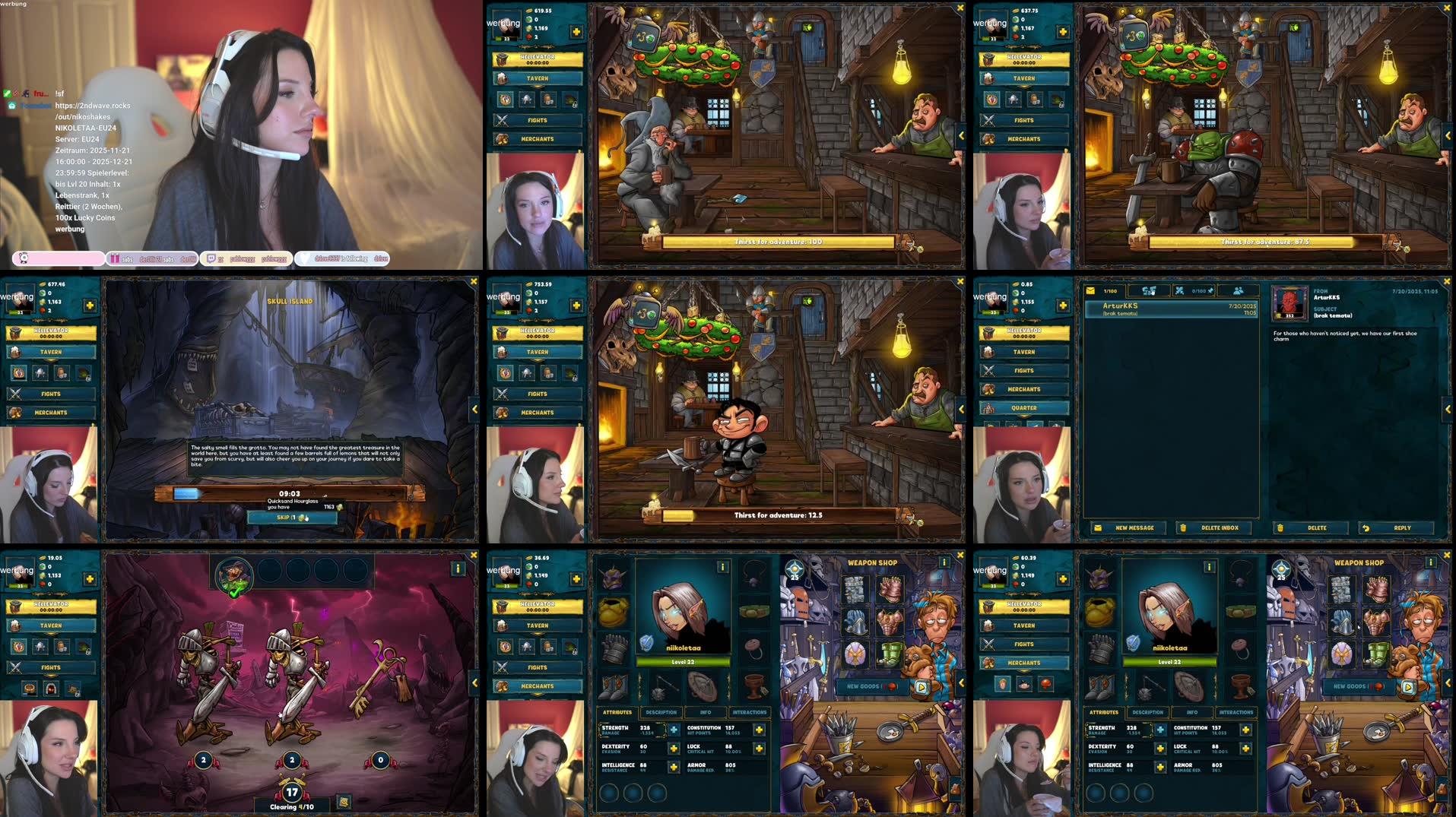
Task: Open the Hellevator from the sidebar
Action: (538, 58)
